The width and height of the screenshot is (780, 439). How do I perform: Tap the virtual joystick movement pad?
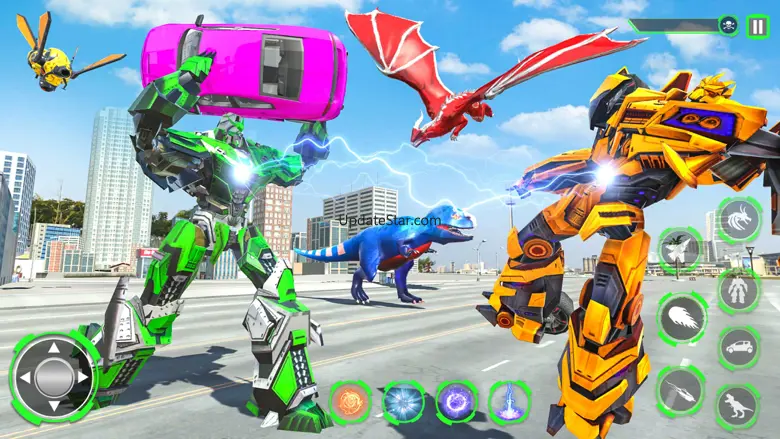[54, 378]
